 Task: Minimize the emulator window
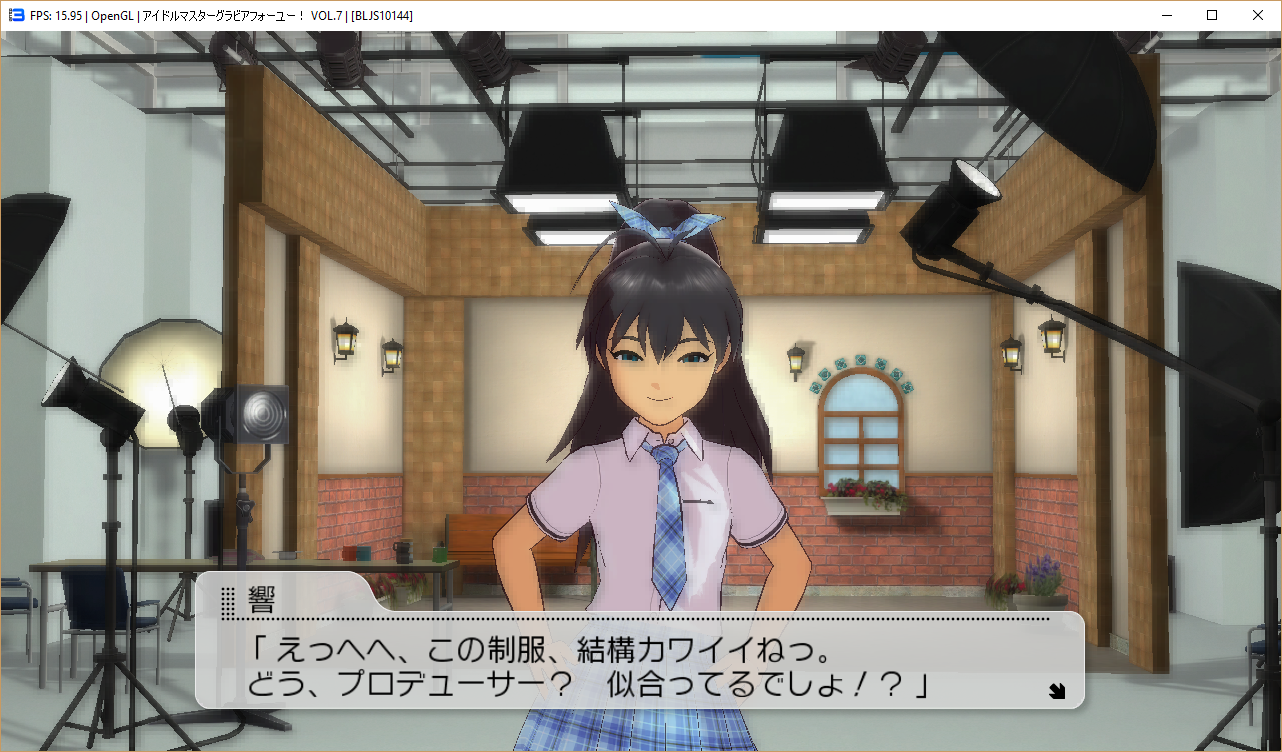pyautogui.click(x=1166, y=15)
